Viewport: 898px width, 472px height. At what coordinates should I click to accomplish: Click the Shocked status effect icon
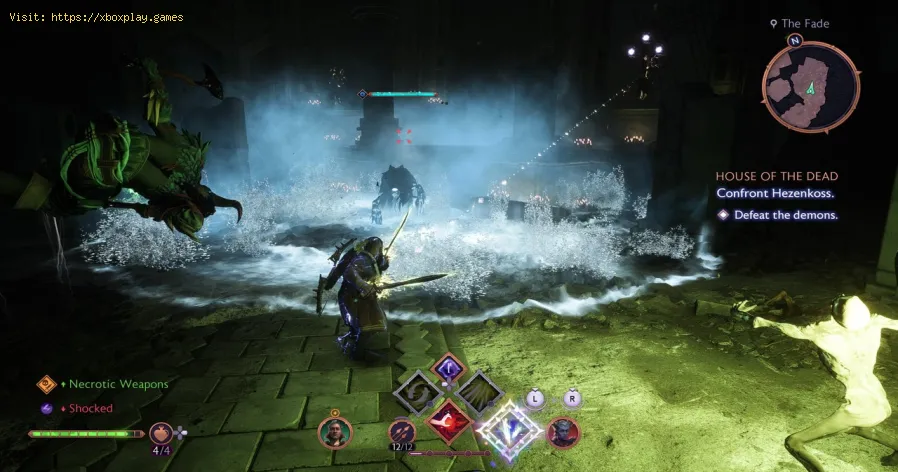[x=46, y=408]
